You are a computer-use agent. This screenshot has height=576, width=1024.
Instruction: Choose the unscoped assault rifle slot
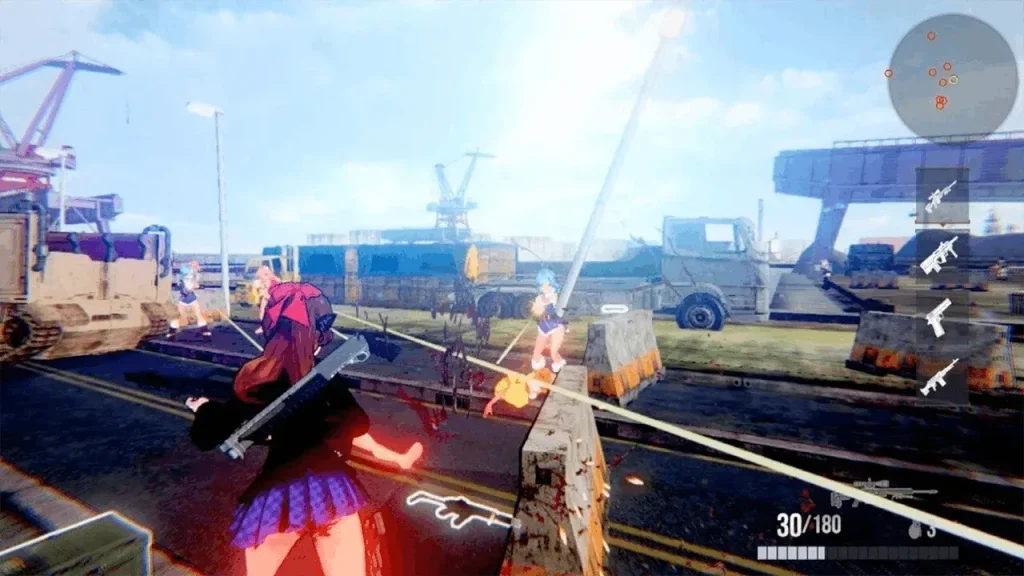tap(940, 377)
